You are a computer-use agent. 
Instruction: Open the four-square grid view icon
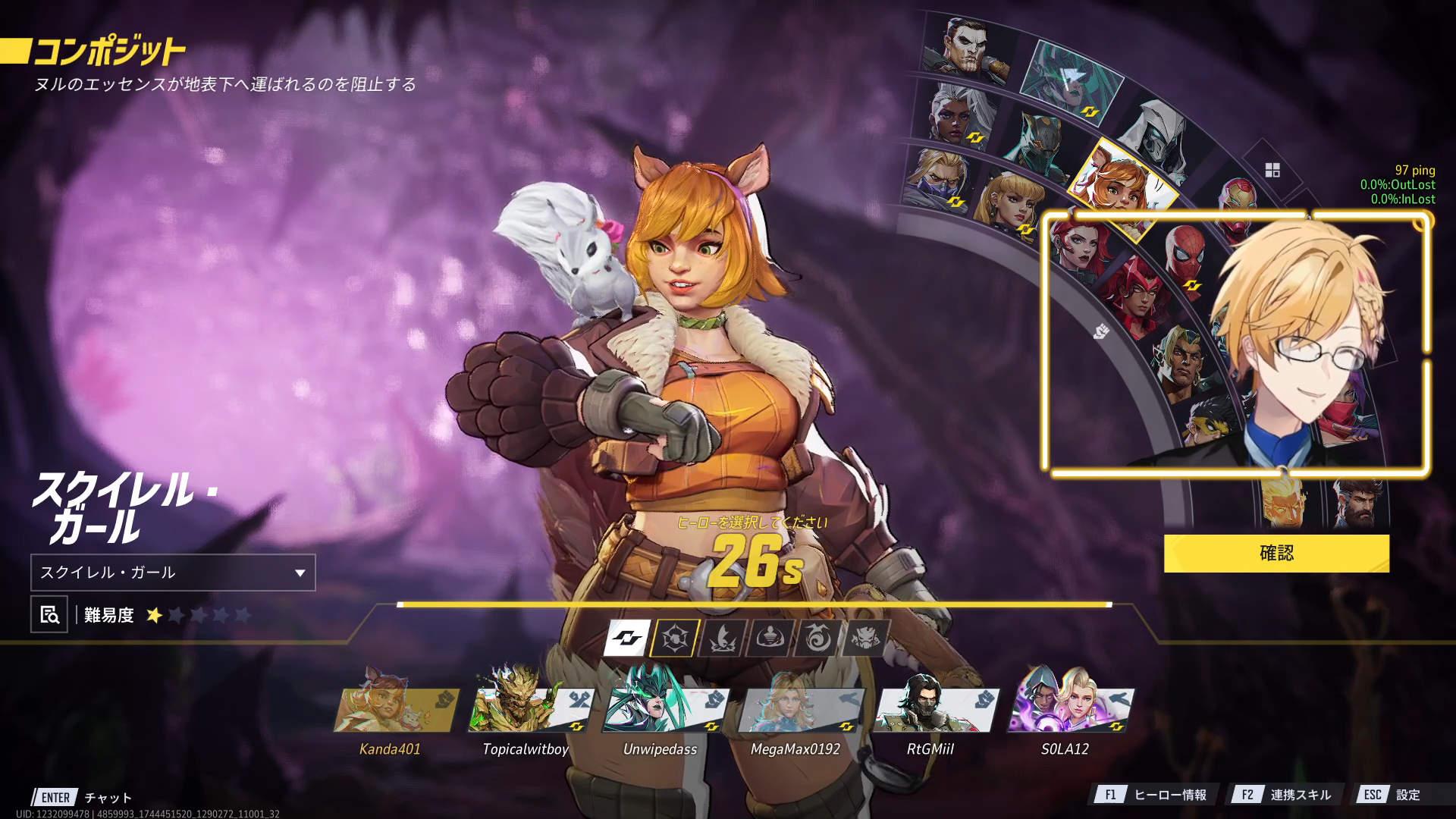(x=1272, y=170)
